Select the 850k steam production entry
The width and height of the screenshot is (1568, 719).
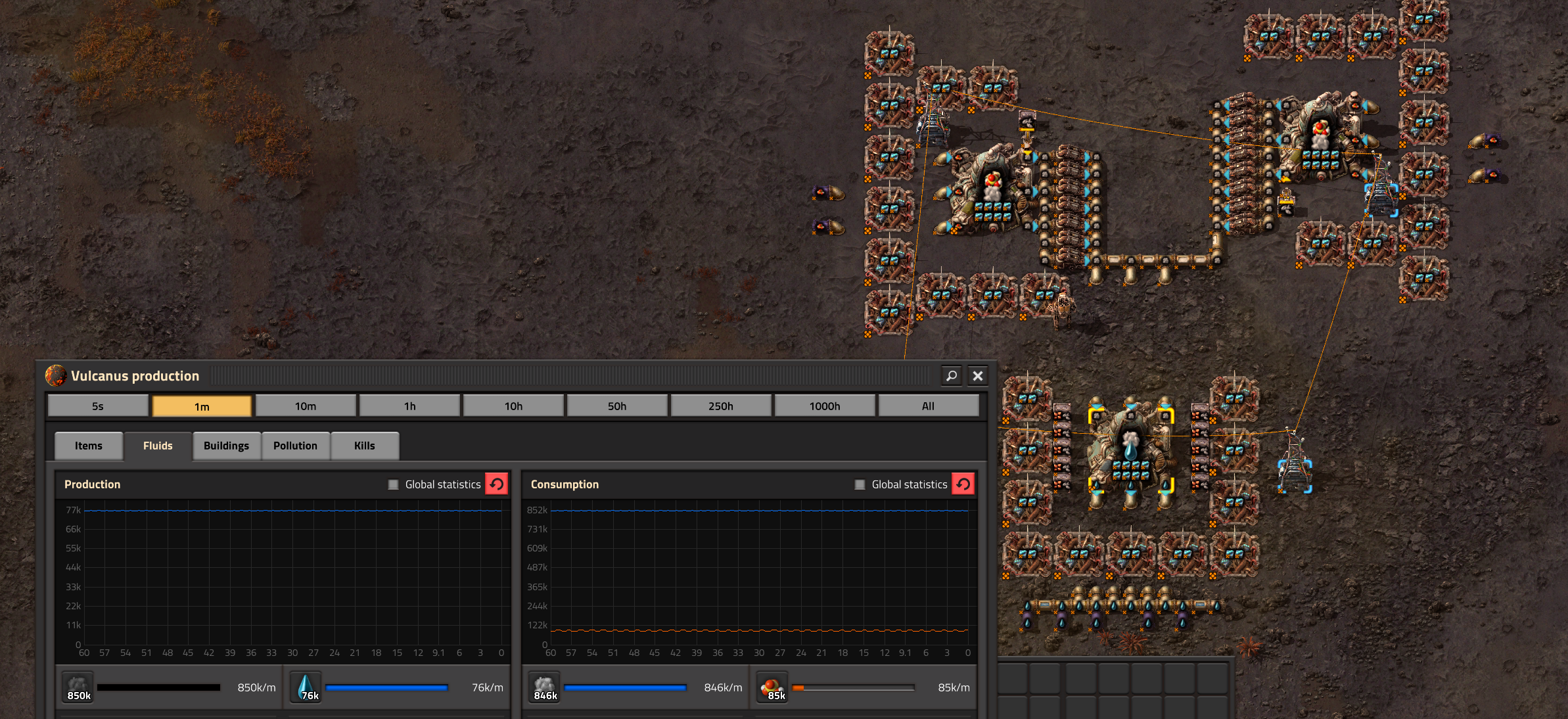[x=79, y=687]
